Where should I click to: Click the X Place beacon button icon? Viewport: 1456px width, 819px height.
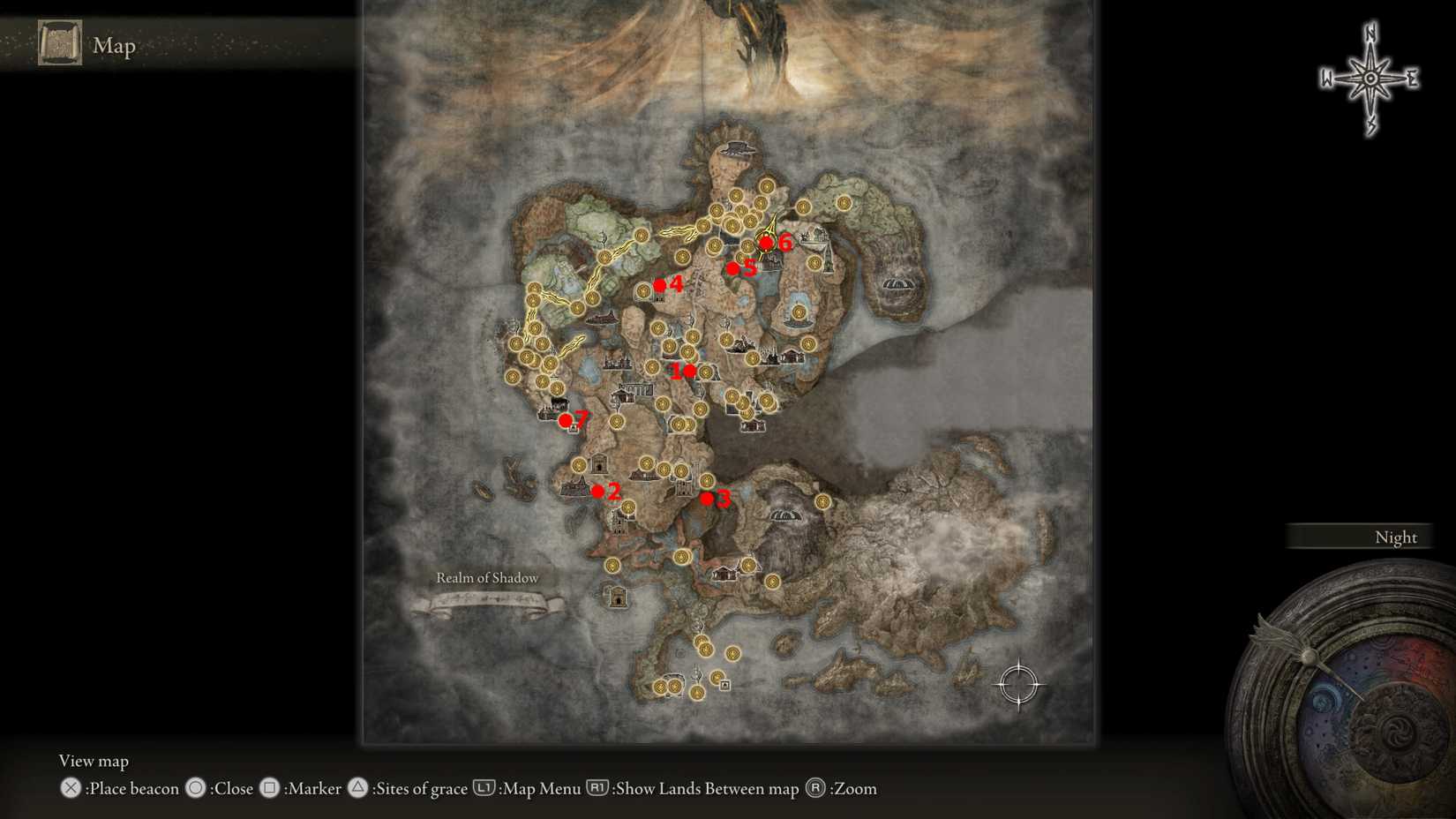click(x=69, y=789)
